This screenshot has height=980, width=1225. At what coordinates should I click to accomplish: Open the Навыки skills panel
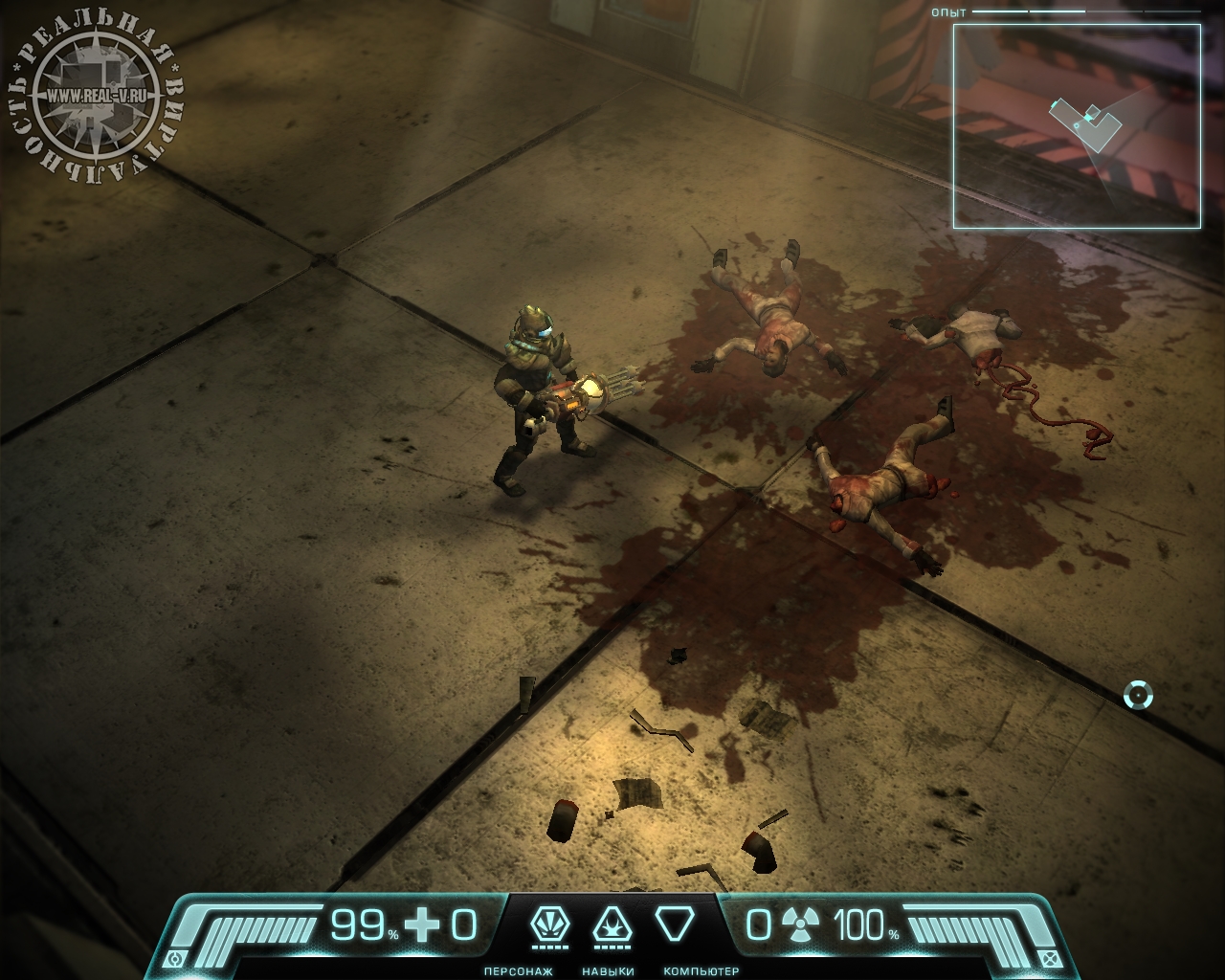(608, 926)
